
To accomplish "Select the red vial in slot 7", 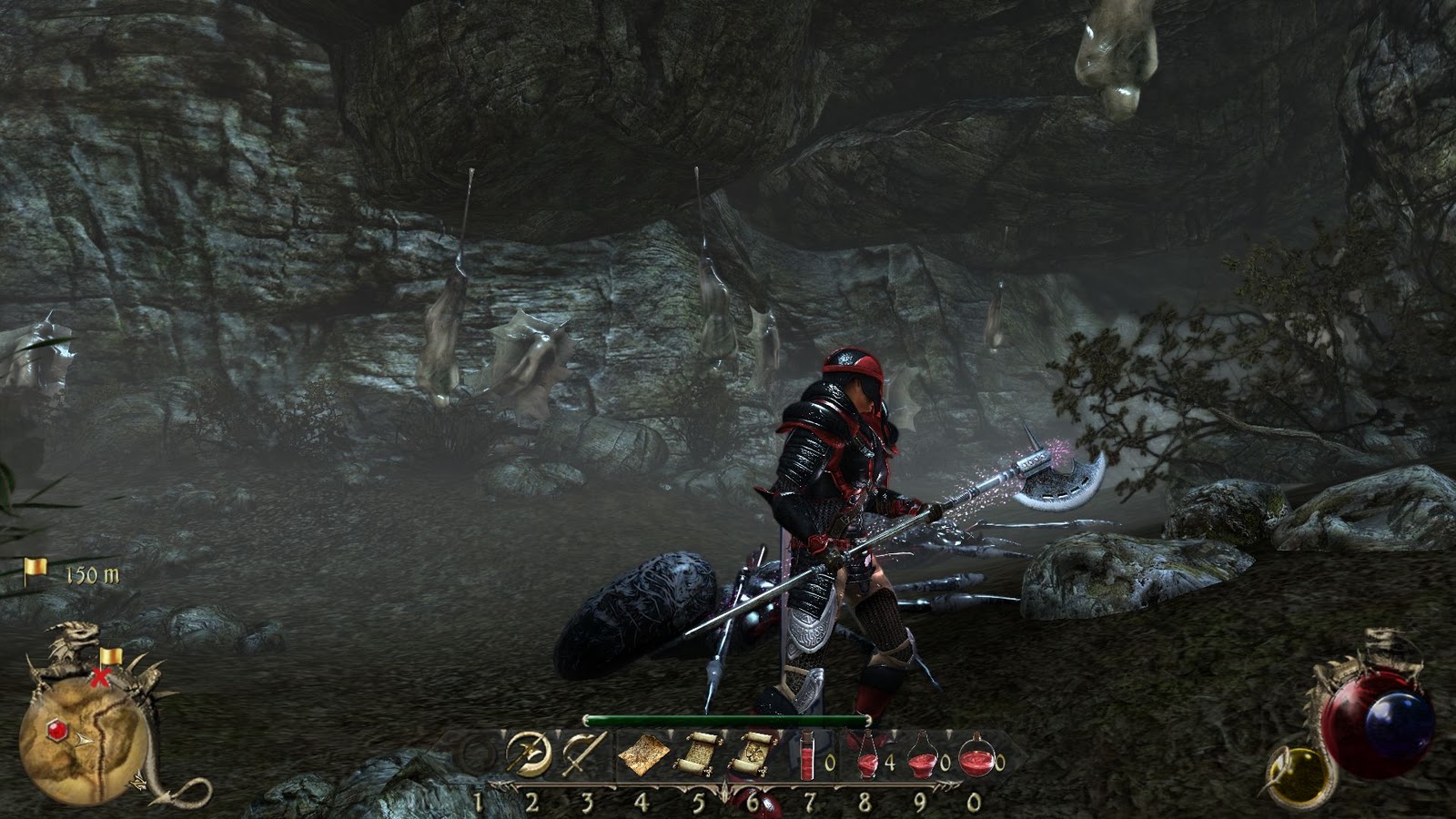I will coord(808,755).
